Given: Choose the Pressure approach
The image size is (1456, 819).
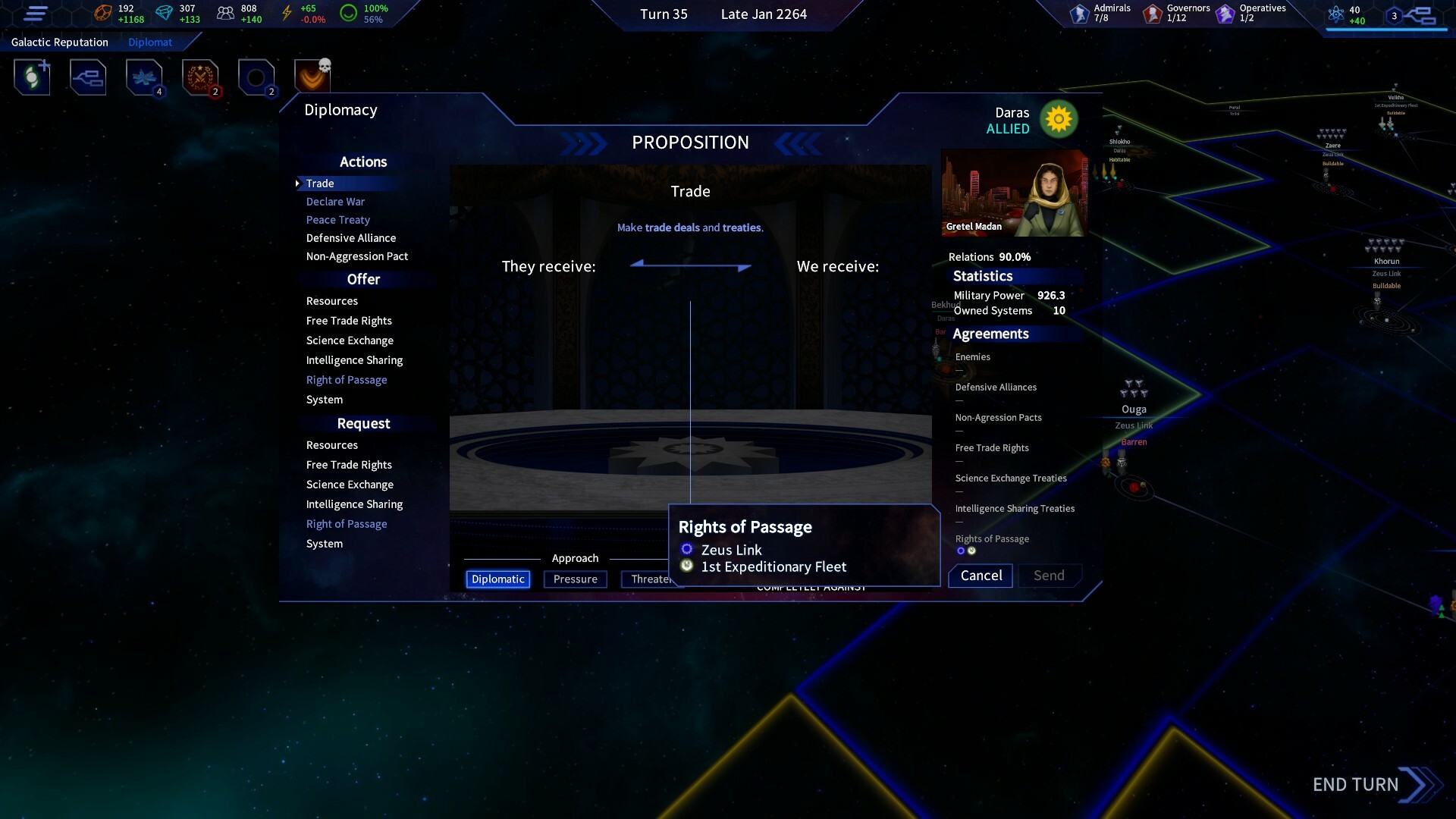Looking at the screenshot, I should click(575, 579).
